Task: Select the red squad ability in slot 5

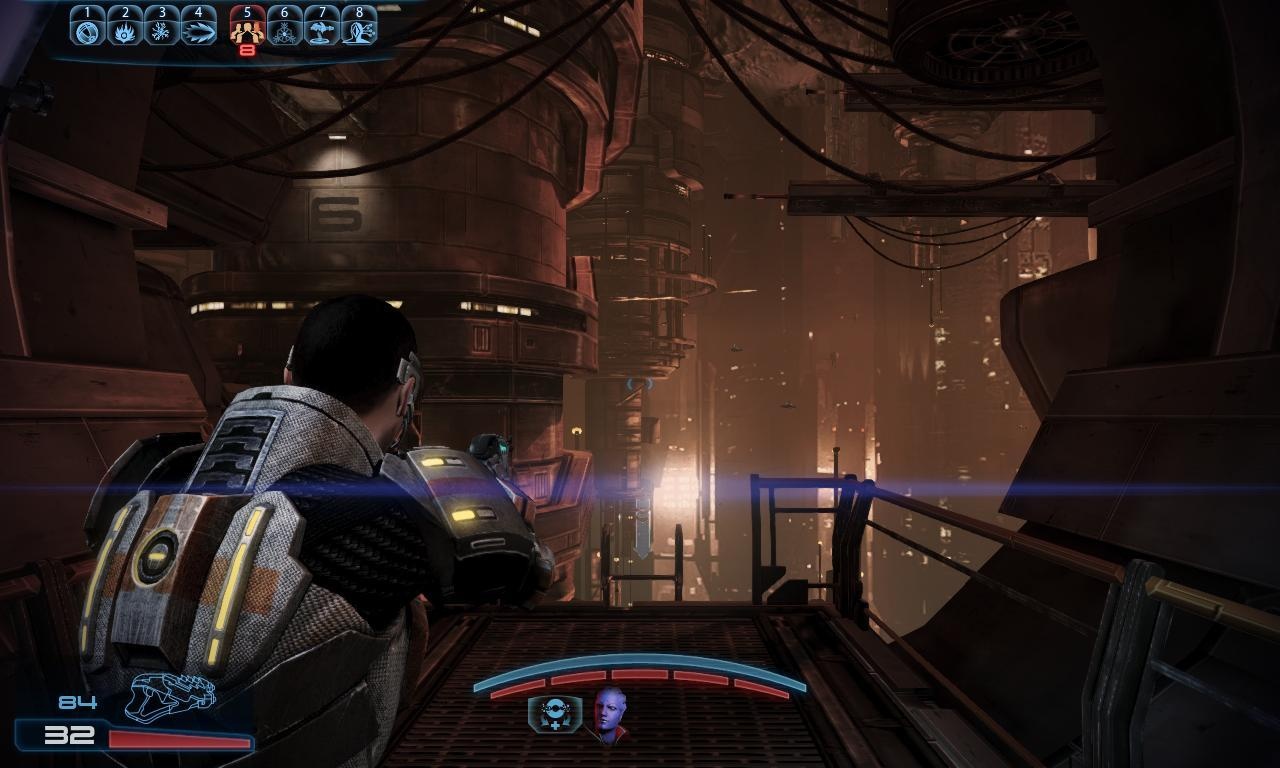Action: (247, 29)
